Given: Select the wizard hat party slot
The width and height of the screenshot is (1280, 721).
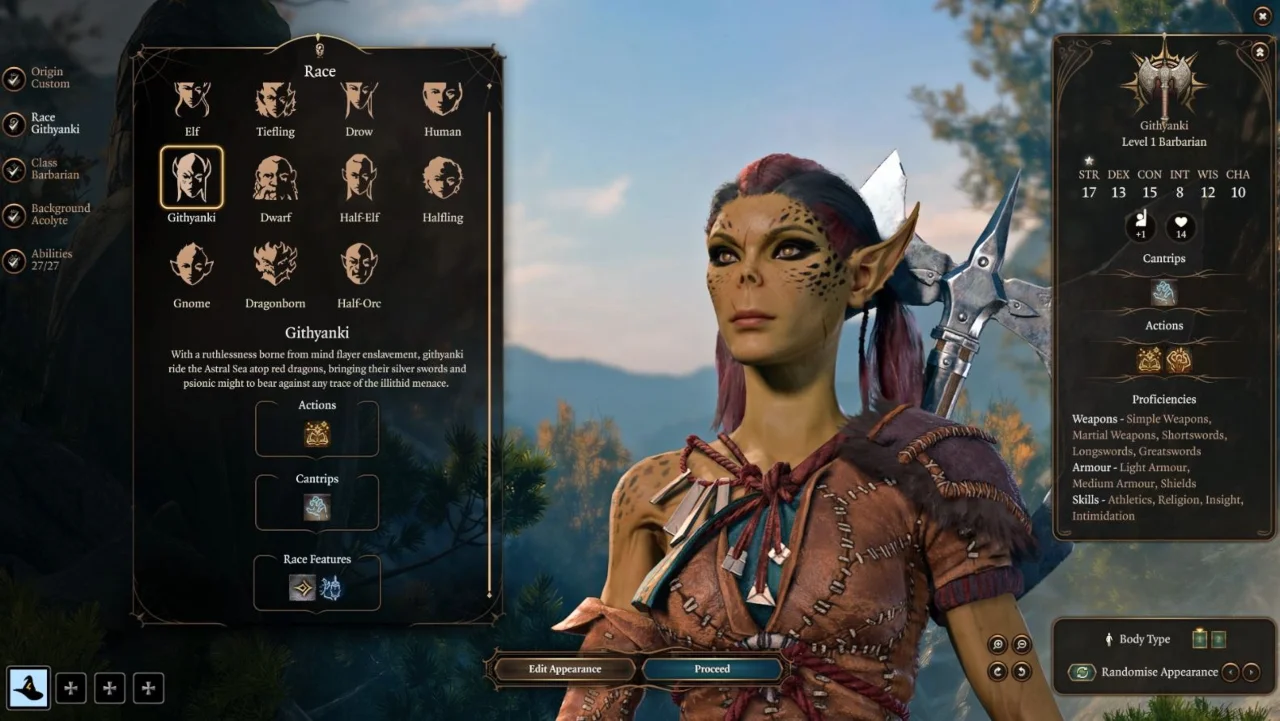Looking at the screenshot, I should [x=28, y=688].
